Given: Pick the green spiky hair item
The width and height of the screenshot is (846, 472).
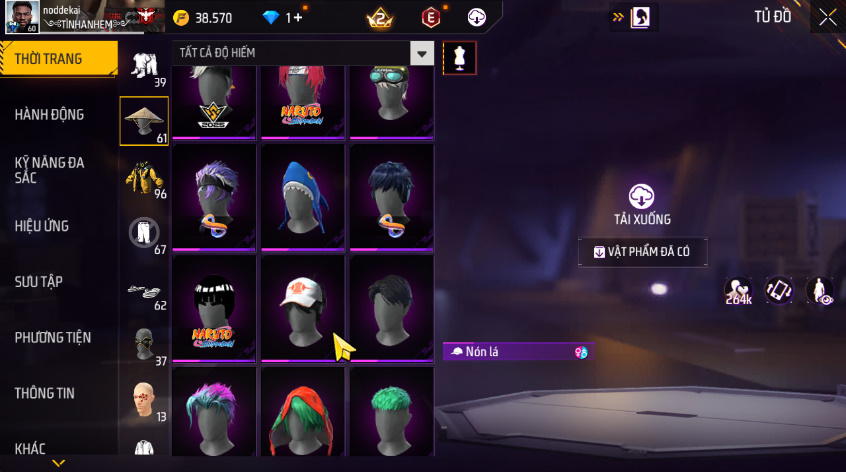Looking at the screenshot, I should click(391, 415).
